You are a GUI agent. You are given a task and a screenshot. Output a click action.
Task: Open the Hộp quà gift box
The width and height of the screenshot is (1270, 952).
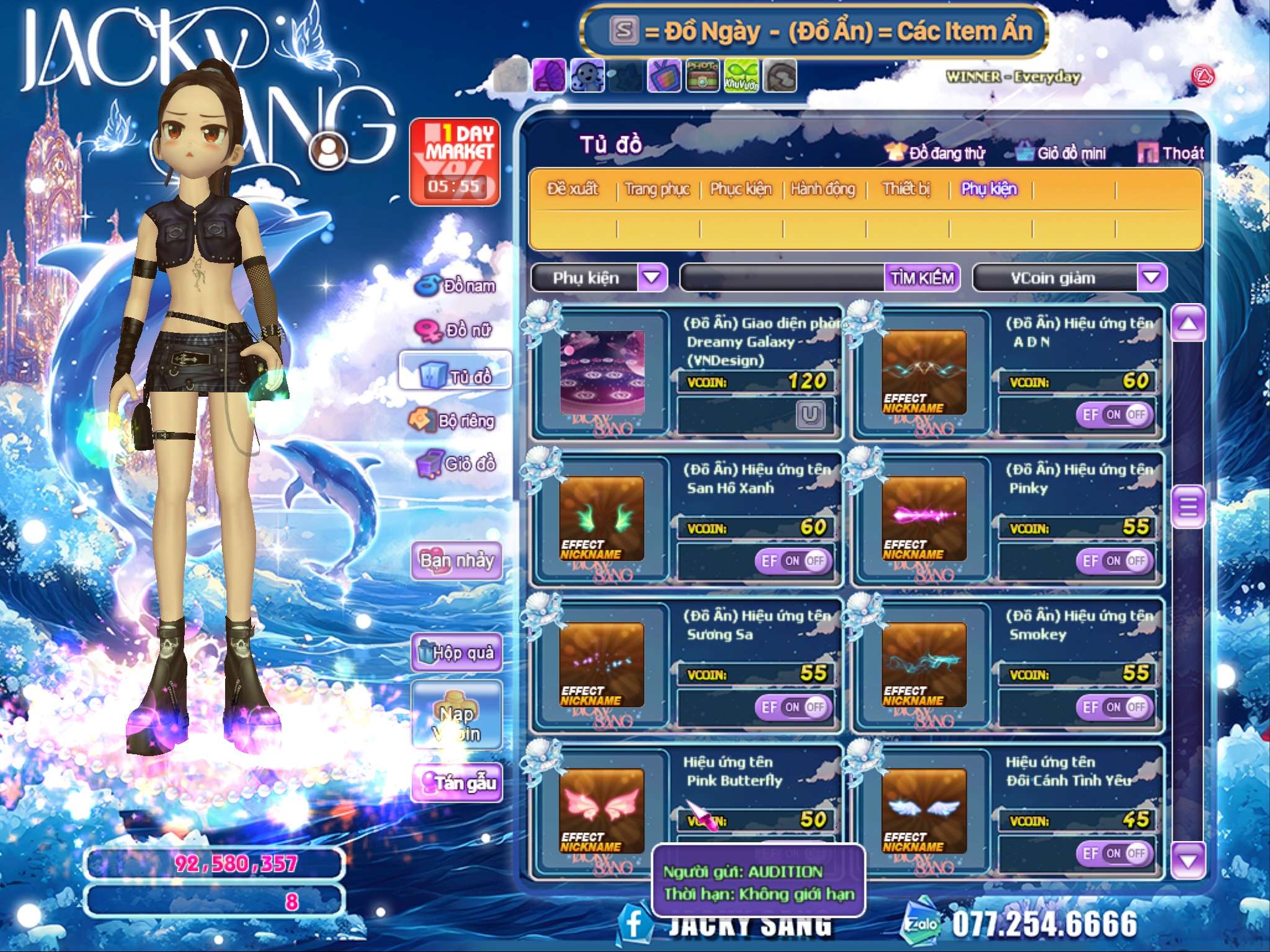tap(456, 652)
